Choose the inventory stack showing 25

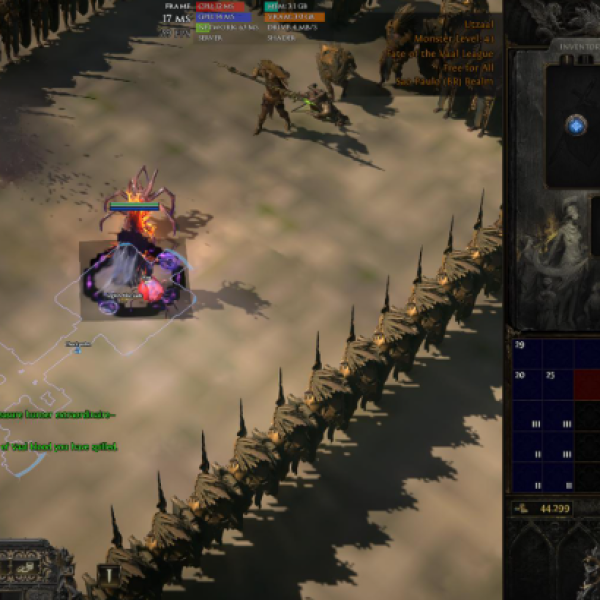[x=557, y=383]
